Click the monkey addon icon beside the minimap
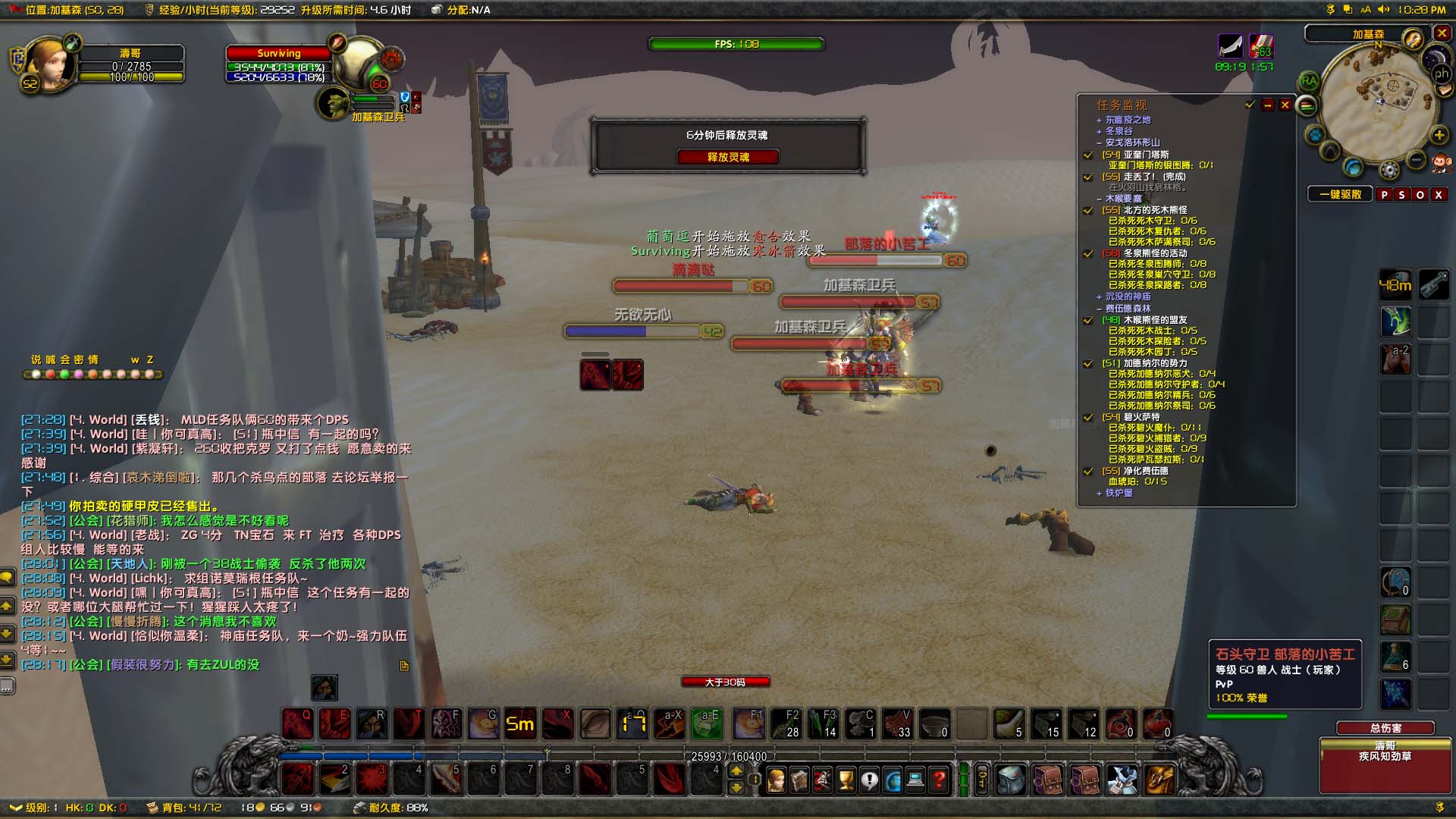 pos(1442,165)
